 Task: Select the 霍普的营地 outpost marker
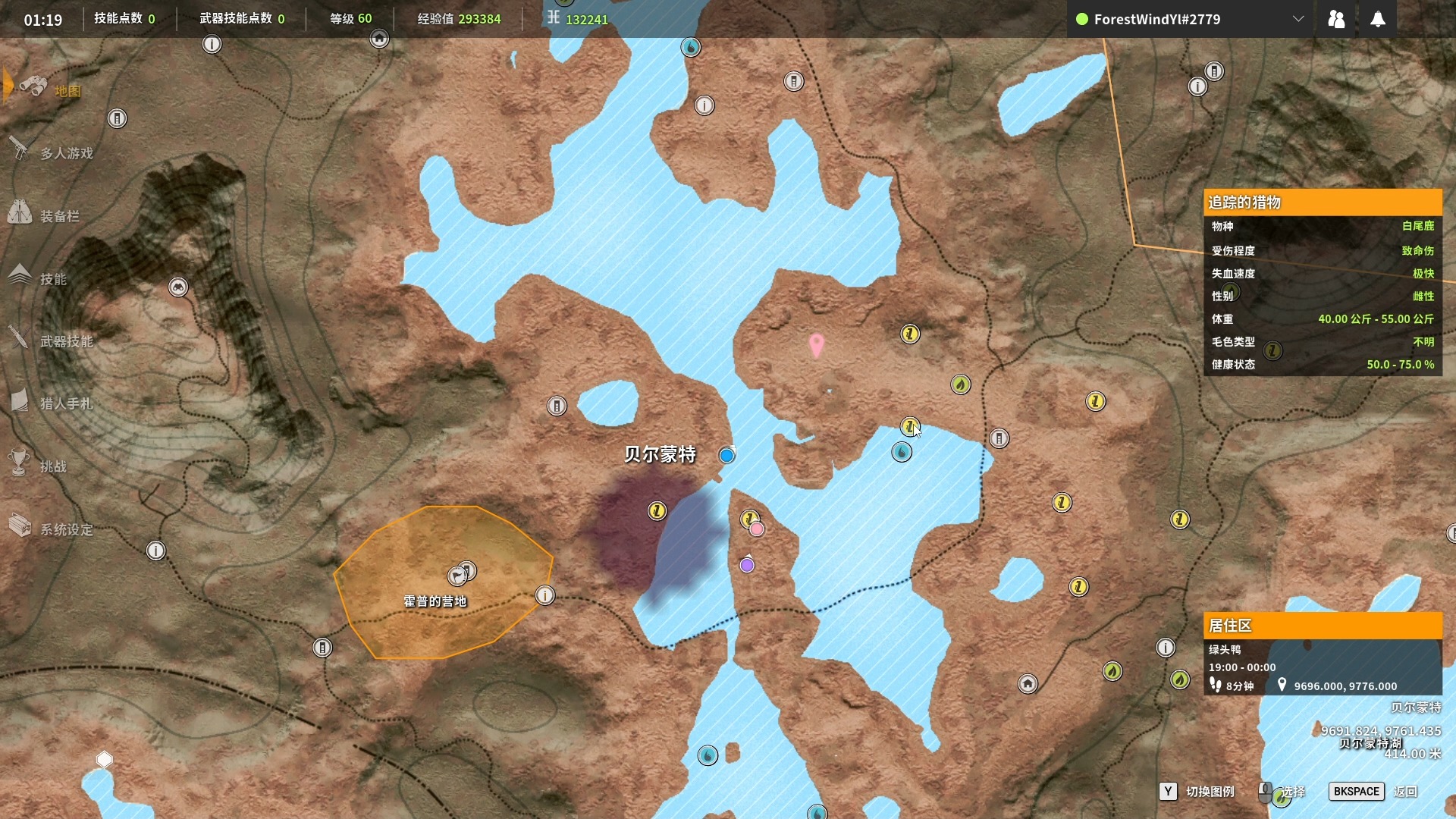point(457,576)
